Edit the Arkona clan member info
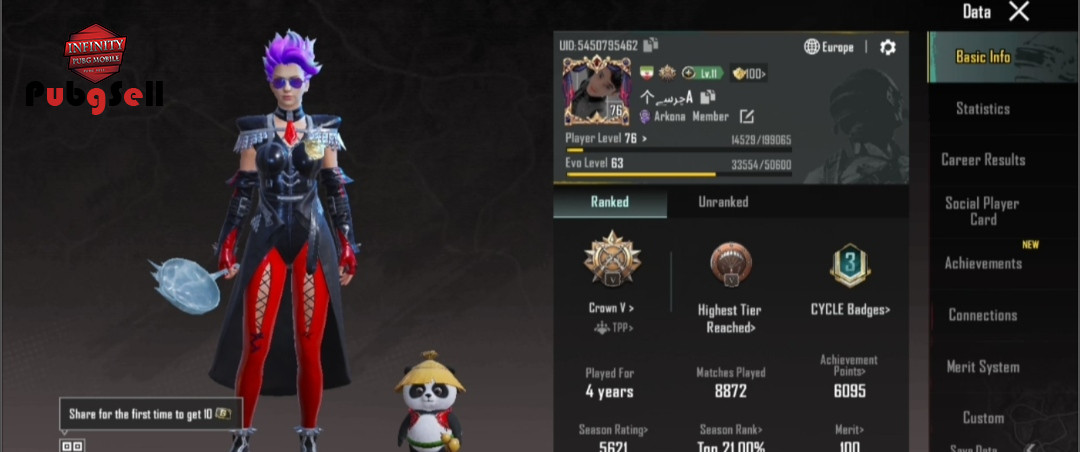Viewport: 1080px width, 452px height. [x=746, y=117]
